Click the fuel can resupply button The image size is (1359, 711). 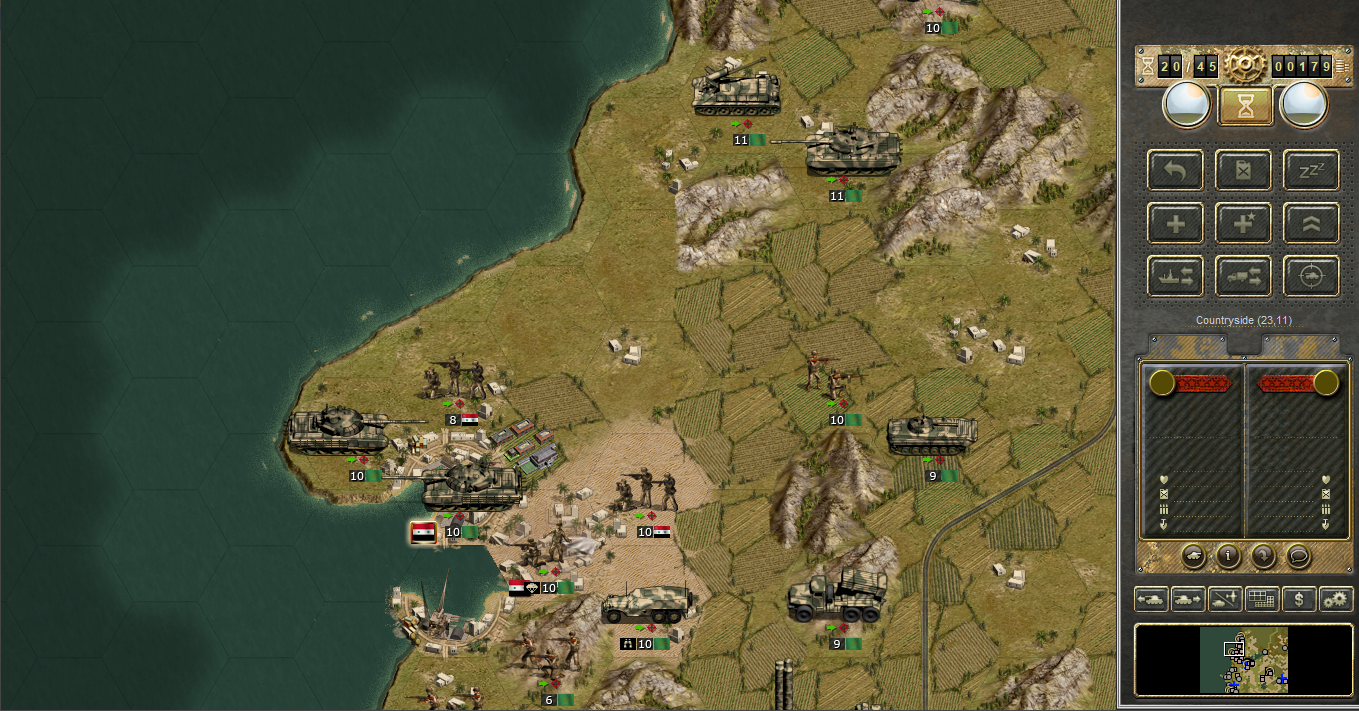(1244, 170)
